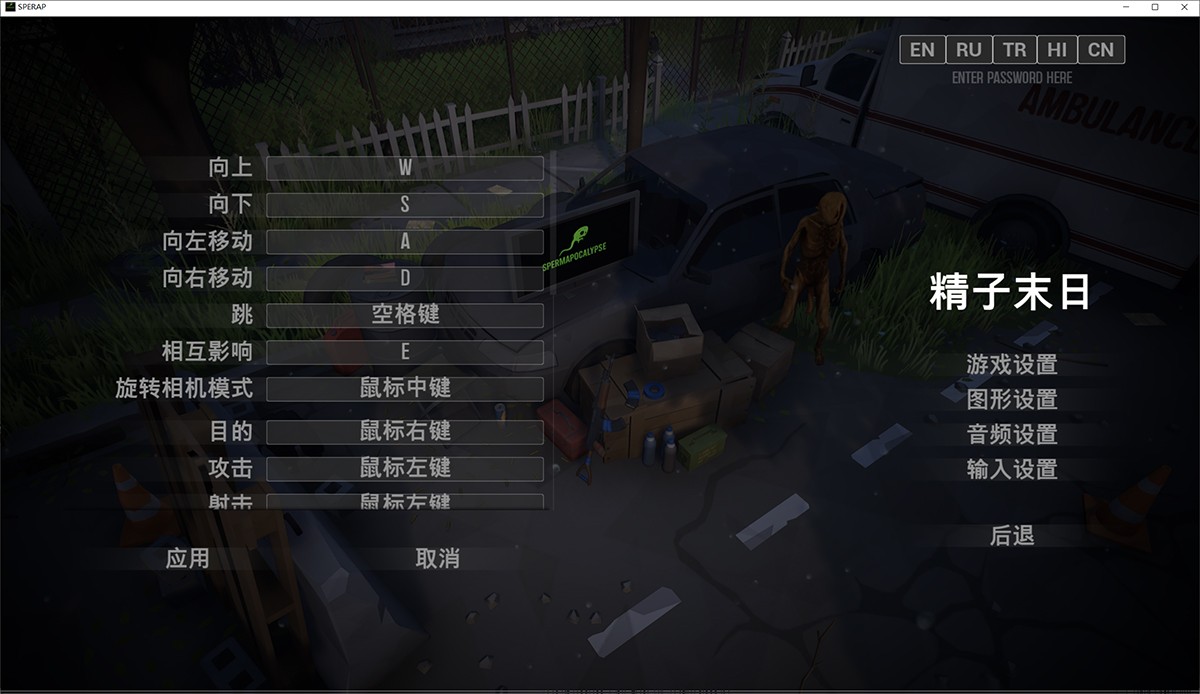Image resolution: width=1200 pixels, height=694 pixels.
Task: Rebind the 向下 key showing S
Action: [405, 205]
